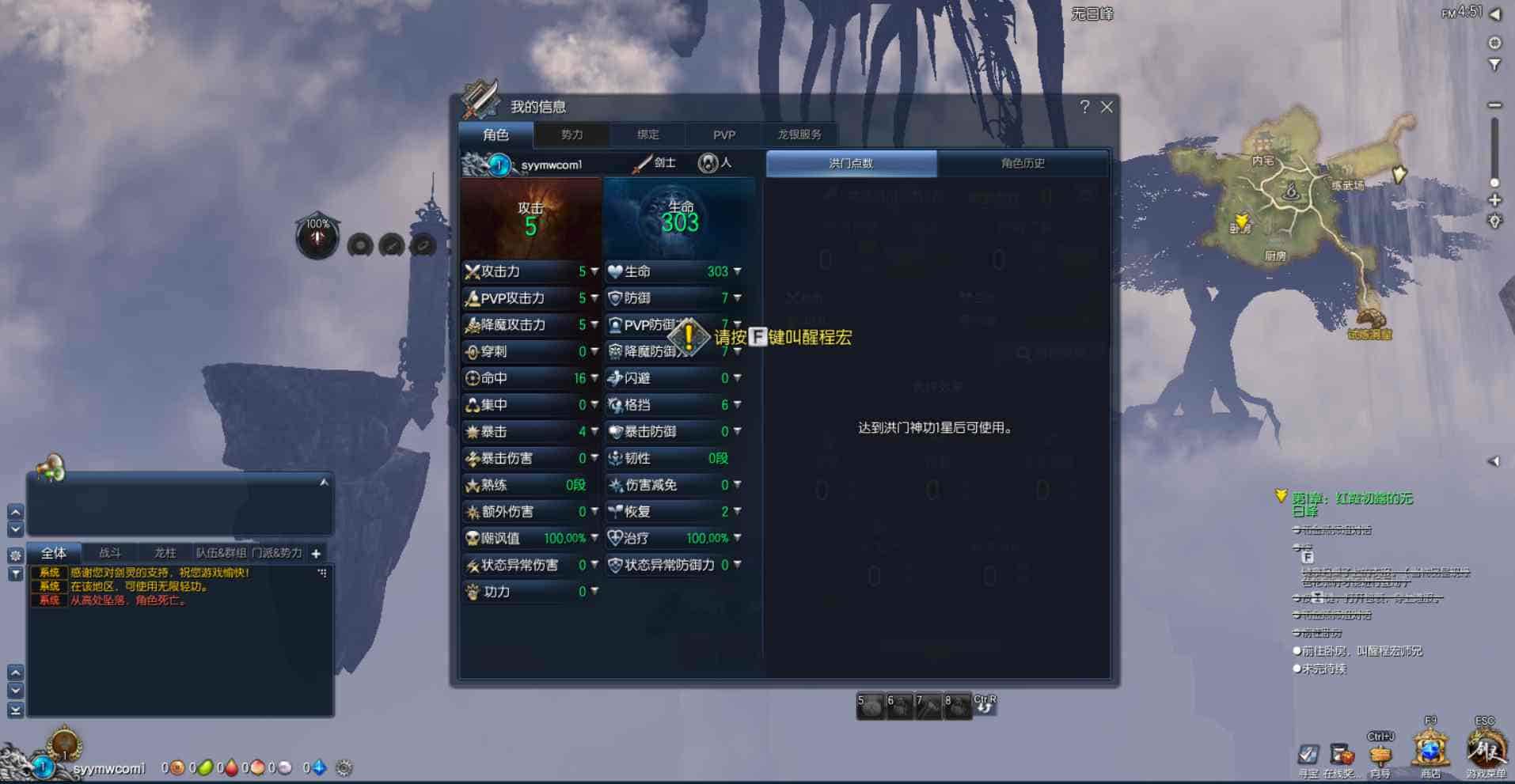Click the sword icon beside 攻击力 stat
1515x784 pixels.
coord(473,271)
